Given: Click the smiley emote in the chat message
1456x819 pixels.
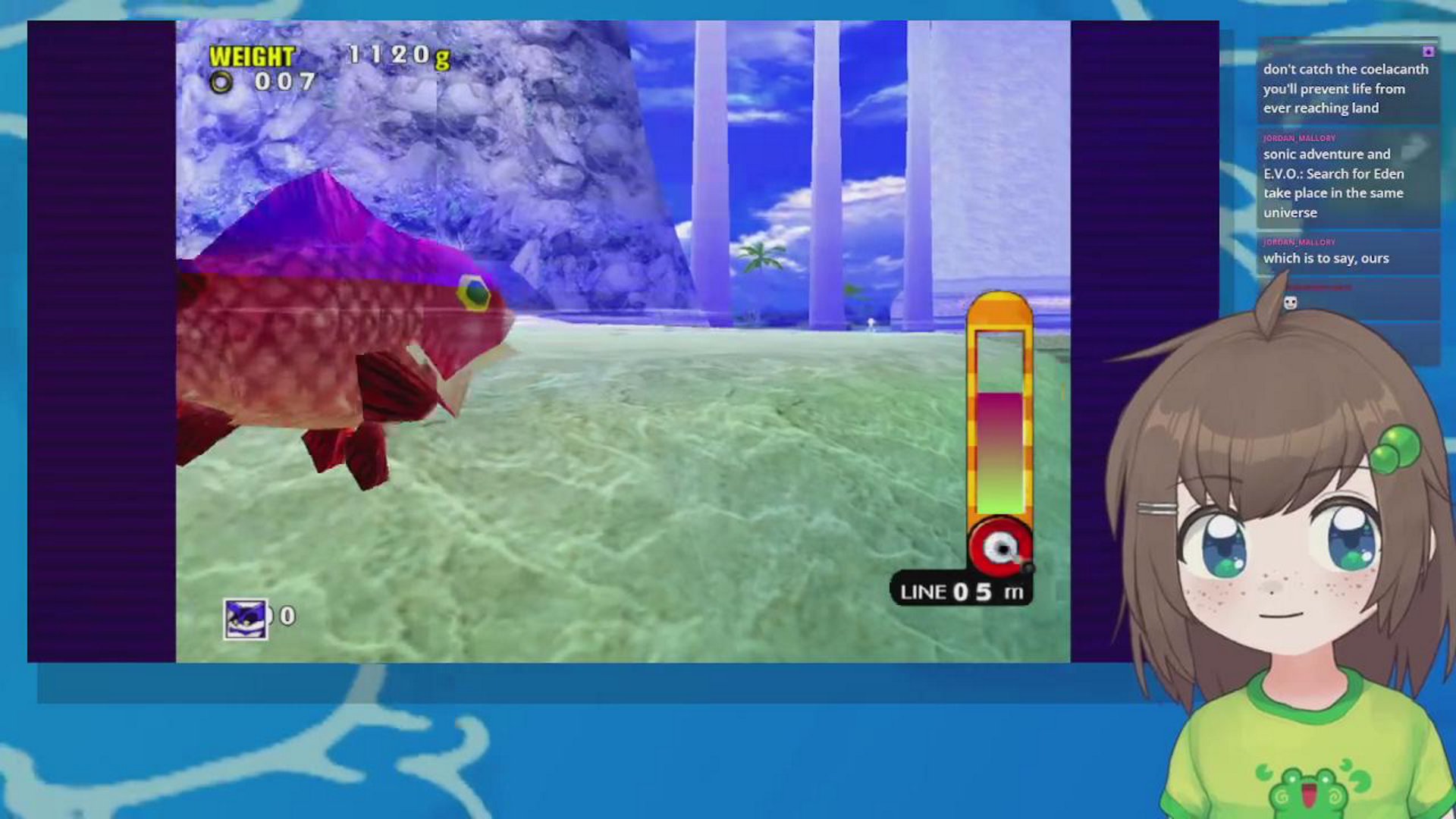Looking at the screenshot, I should 1291,303.
